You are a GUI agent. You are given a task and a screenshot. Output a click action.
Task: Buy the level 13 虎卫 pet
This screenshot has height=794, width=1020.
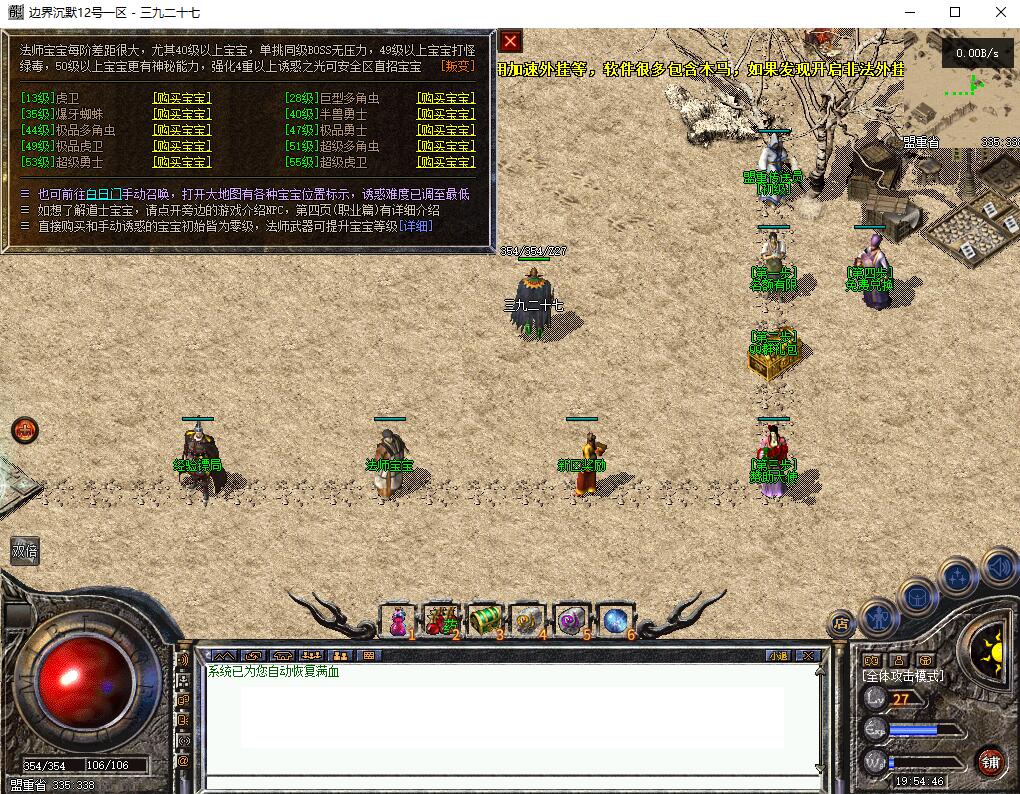coord(181,98)
